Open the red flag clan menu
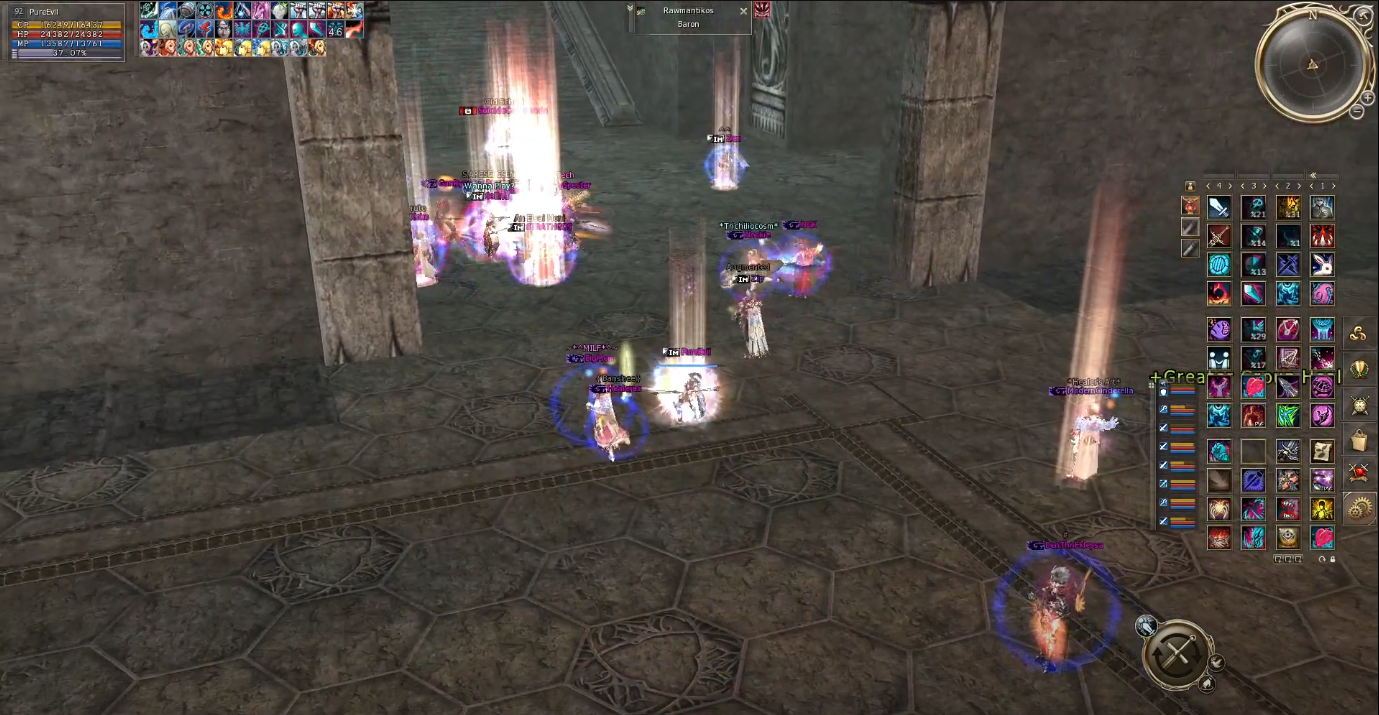Image resolution: width=1379 pixels, height=715 pixels. pyautogui.click(x=1359, y=474)
